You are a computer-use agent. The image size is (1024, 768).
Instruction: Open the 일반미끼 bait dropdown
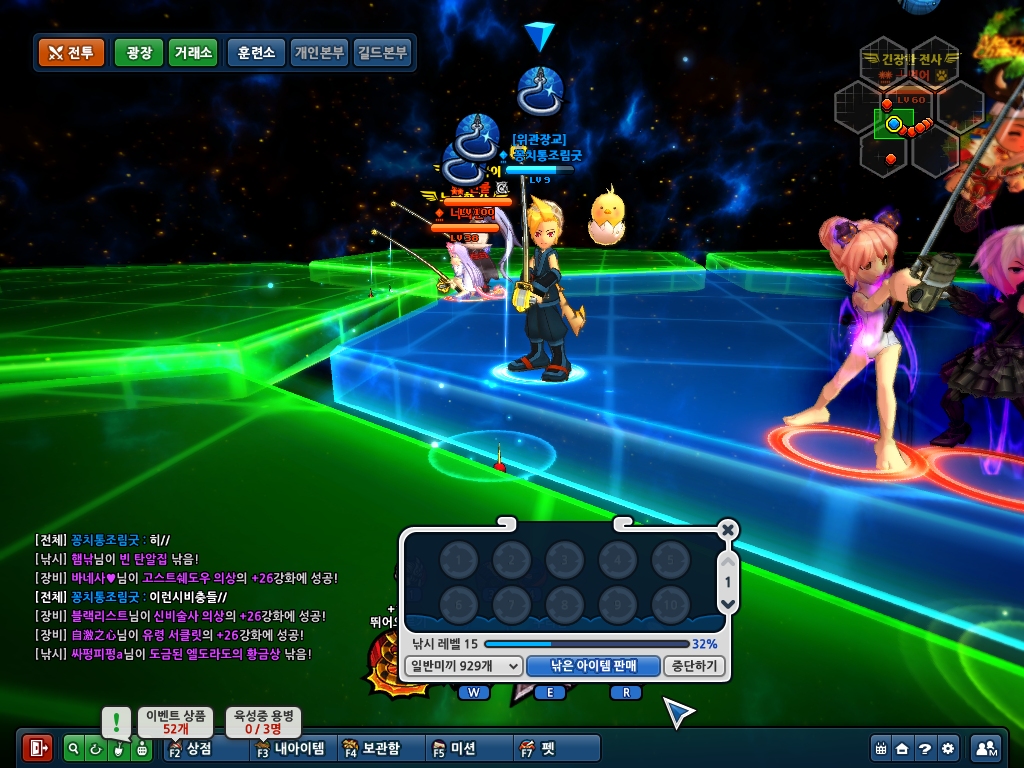(x=466, y=666)
